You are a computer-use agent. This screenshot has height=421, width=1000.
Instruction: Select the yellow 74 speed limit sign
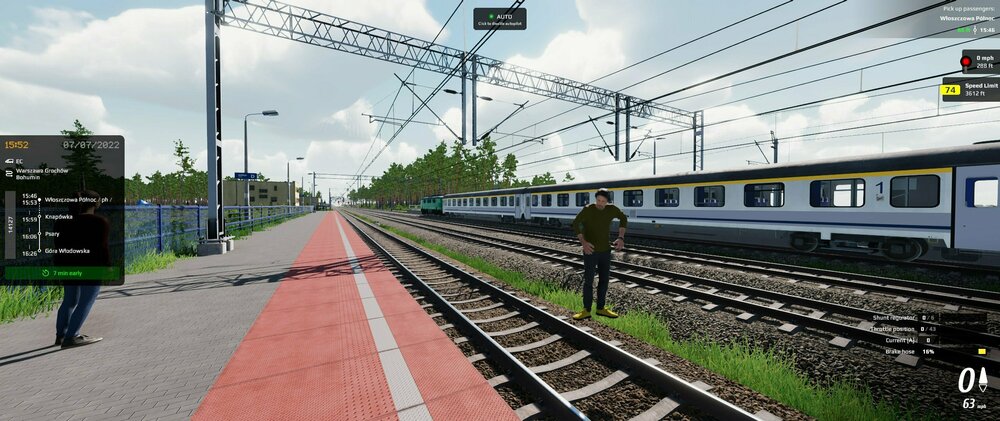[950, 90]
